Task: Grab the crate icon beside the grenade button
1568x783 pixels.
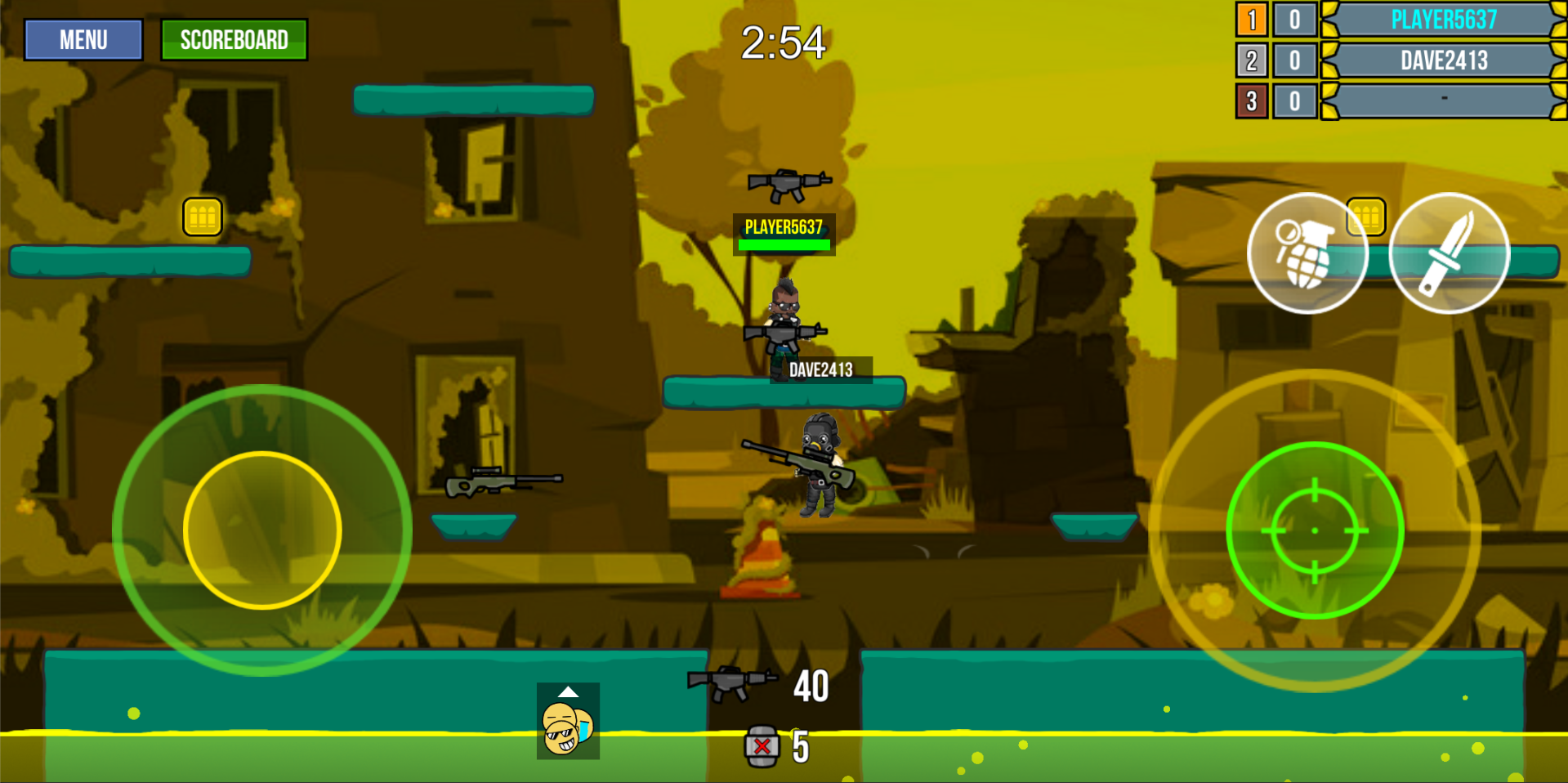Action: pyautogui.click(x=1364, y=217)
